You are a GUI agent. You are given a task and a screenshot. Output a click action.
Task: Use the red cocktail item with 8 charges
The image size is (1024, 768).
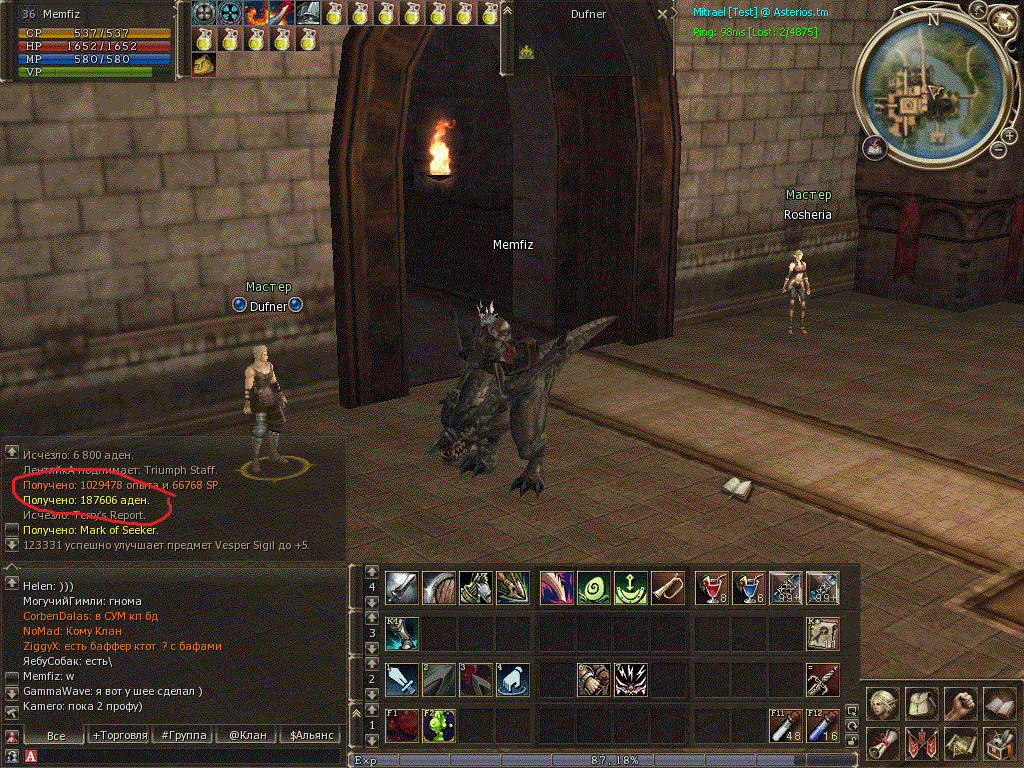click(712, 587)
